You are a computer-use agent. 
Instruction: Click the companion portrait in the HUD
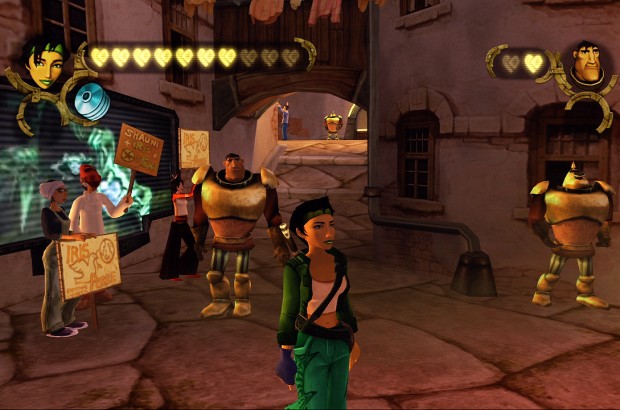coord(587,65)
